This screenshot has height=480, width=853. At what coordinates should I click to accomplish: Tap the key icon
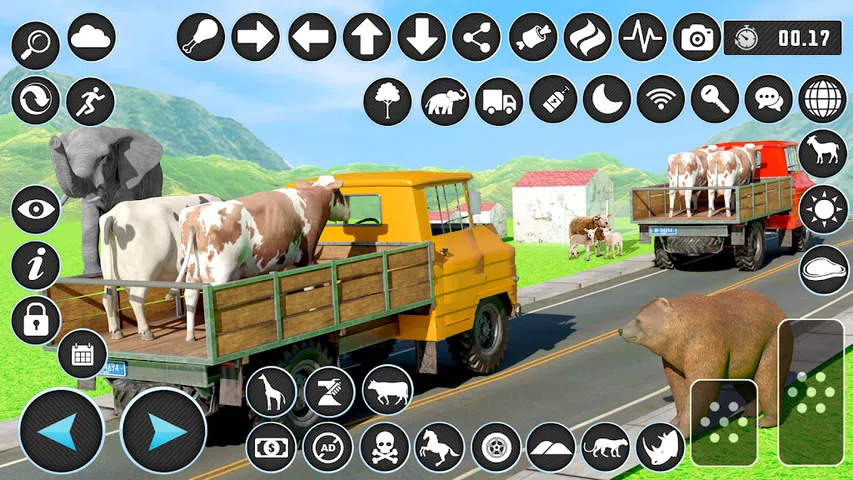[x=715, y=100]
